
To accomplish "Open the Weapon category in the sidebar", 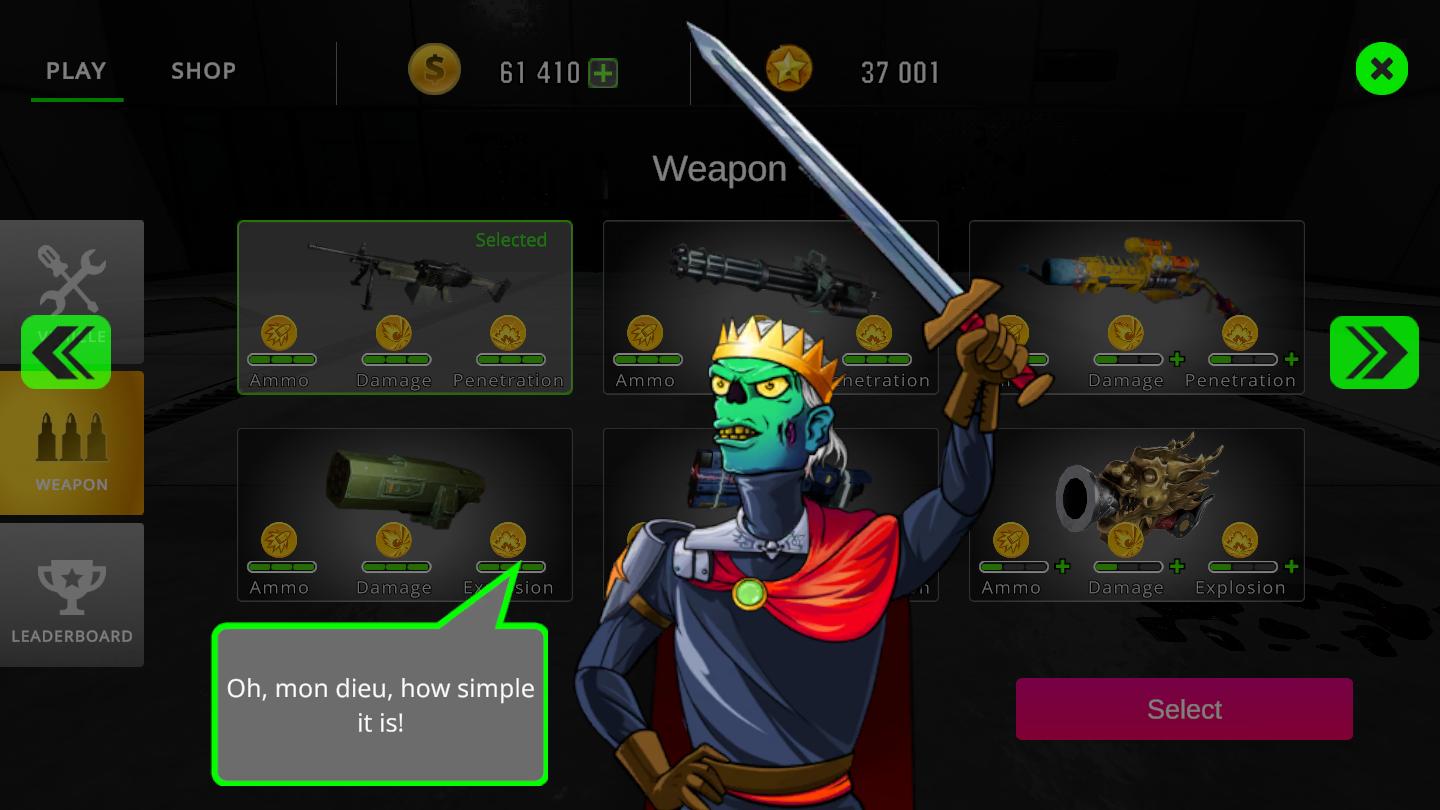I will coord(72,443).
